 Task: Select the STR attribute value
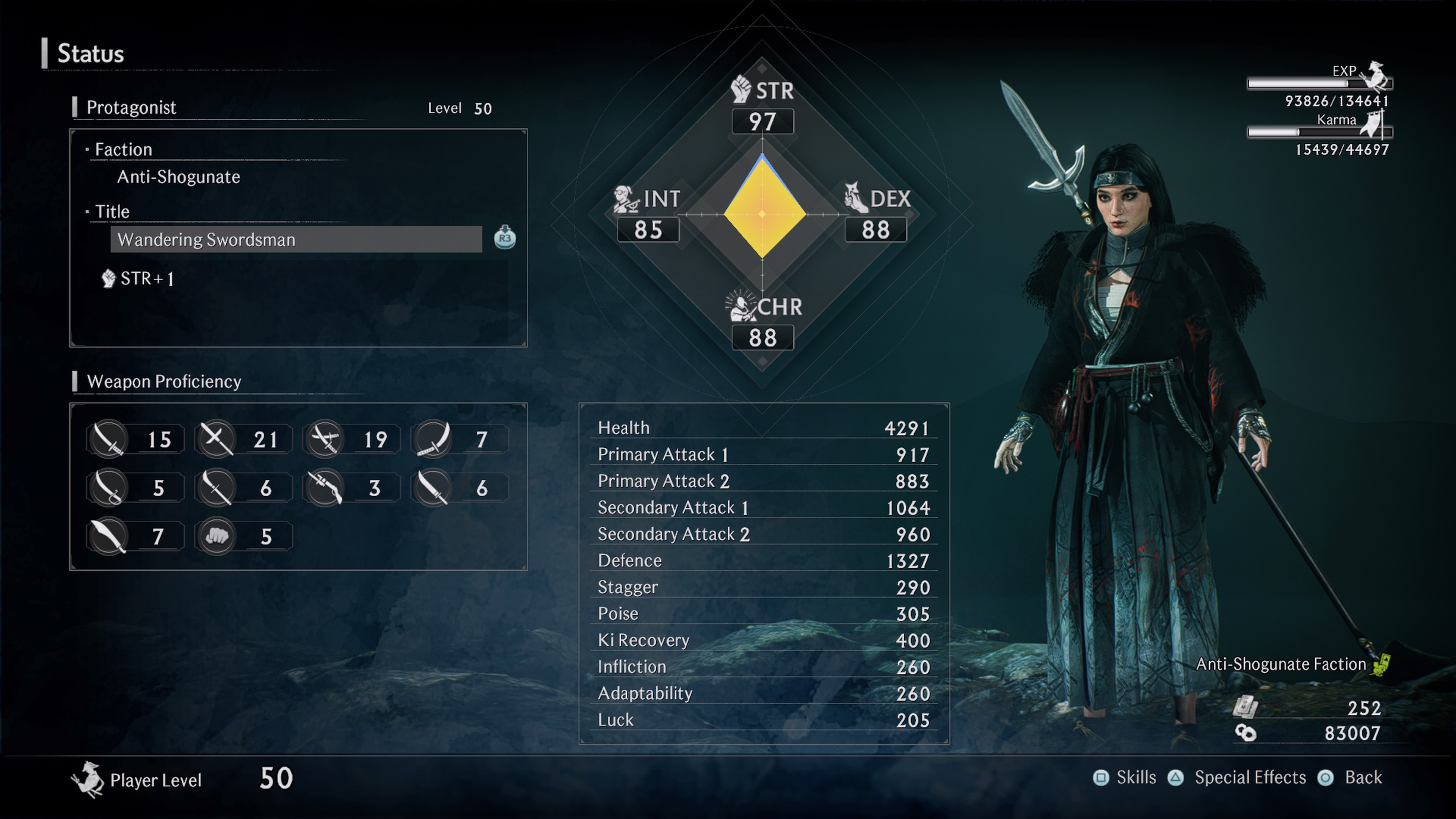pyautogui.click(x=763, y=121)
